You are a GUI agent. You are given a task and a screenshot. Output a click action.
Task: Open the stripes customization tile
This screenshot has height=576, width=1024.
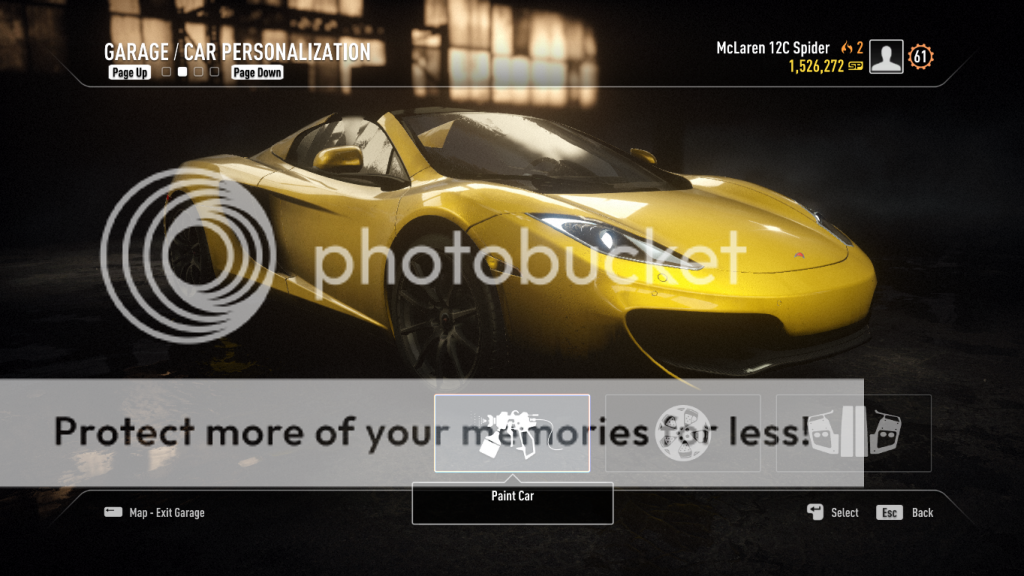pos(853,433)
